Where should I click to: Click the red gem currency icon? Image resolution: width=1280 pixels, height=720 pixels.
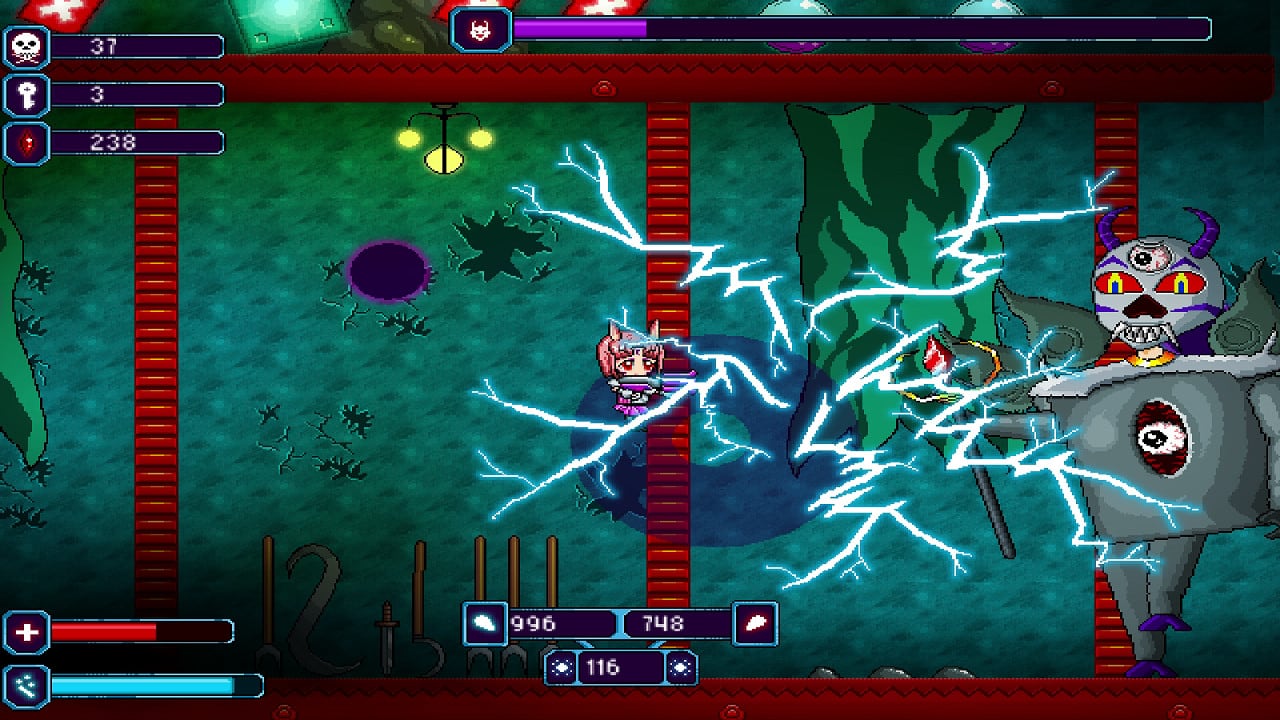[x=26, y=143]
